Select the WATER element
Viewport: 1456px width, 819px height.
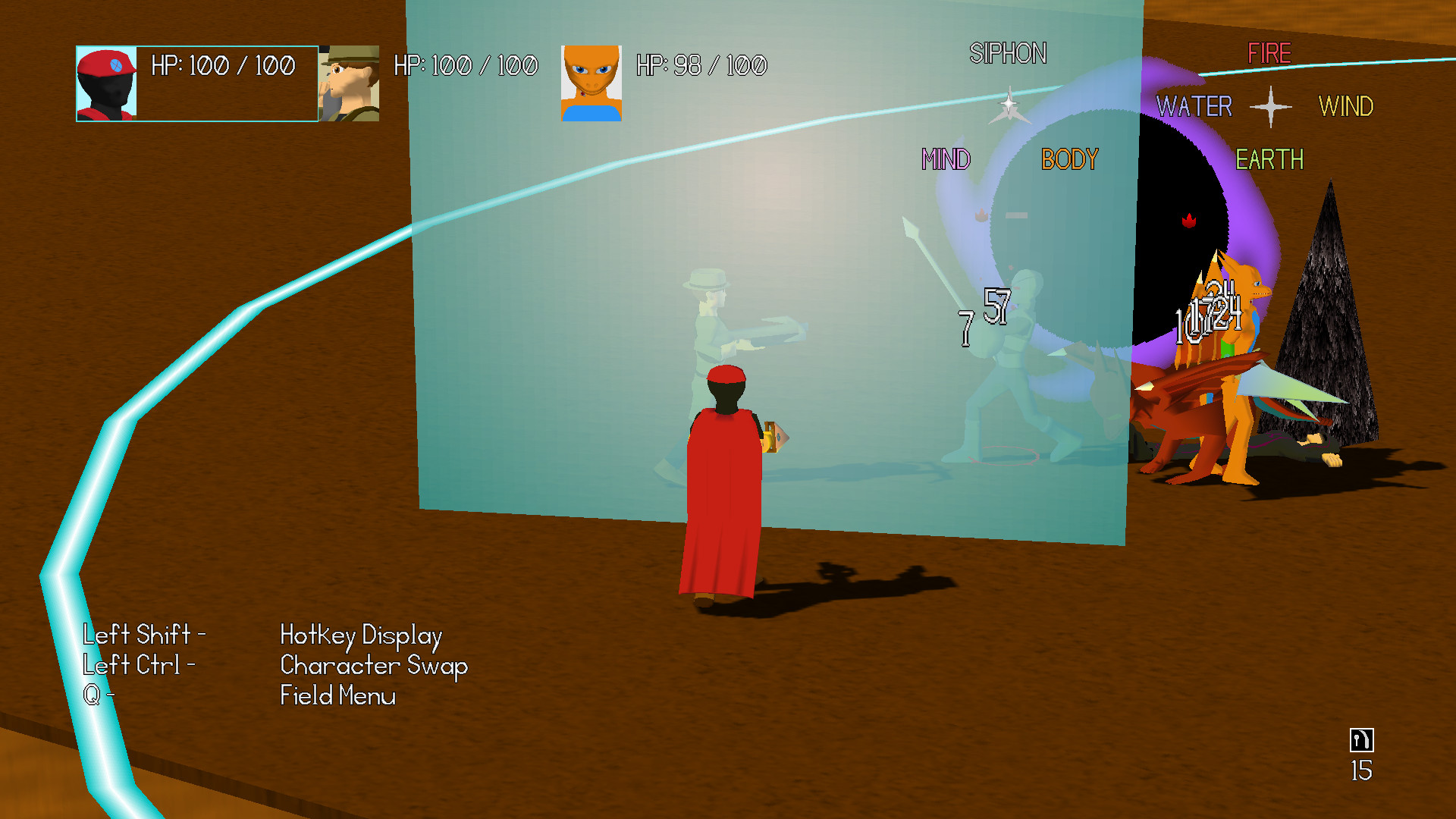point(1194,107)
